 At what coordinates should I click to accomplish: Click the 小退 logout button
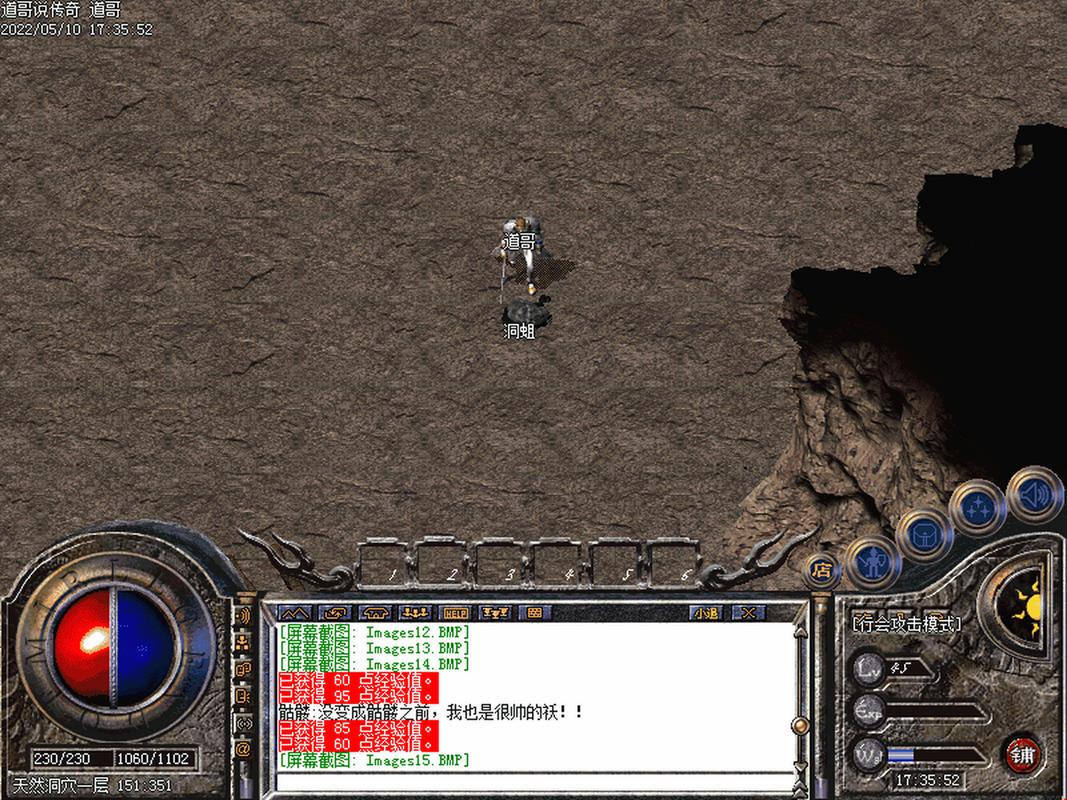(x=707, y=613)
